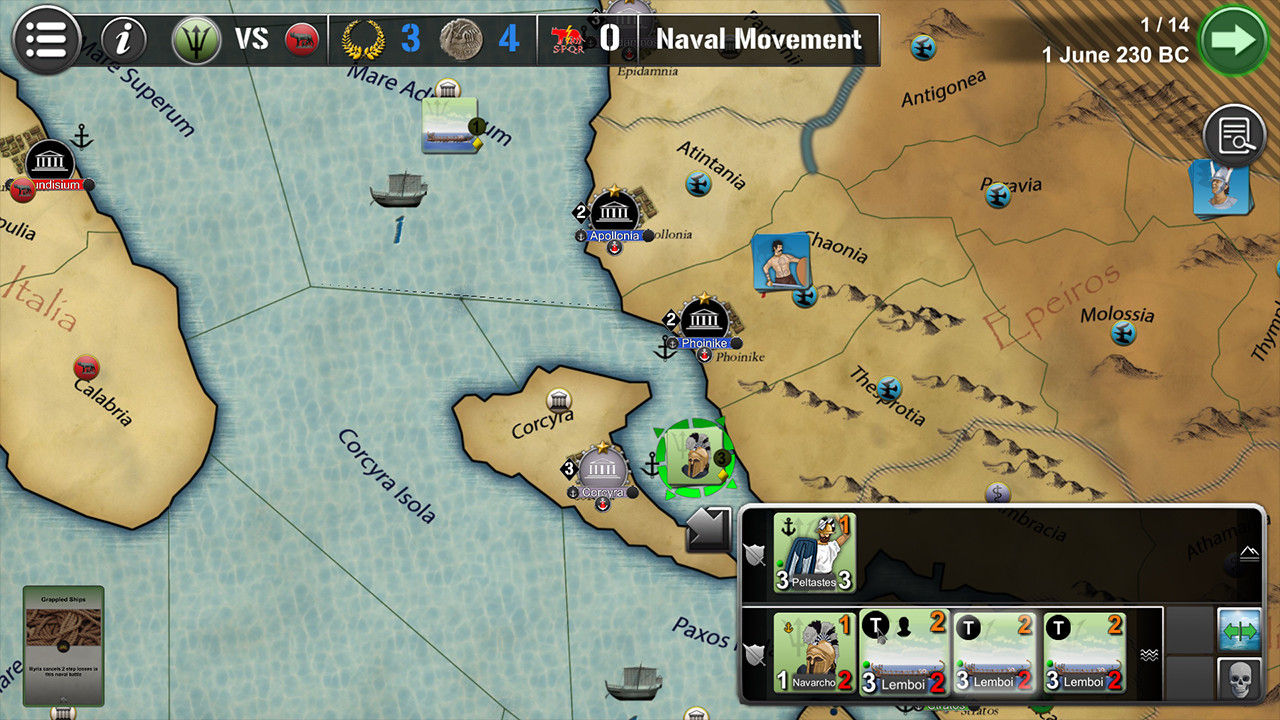Click the Apollonia city marker

(614, 214)
